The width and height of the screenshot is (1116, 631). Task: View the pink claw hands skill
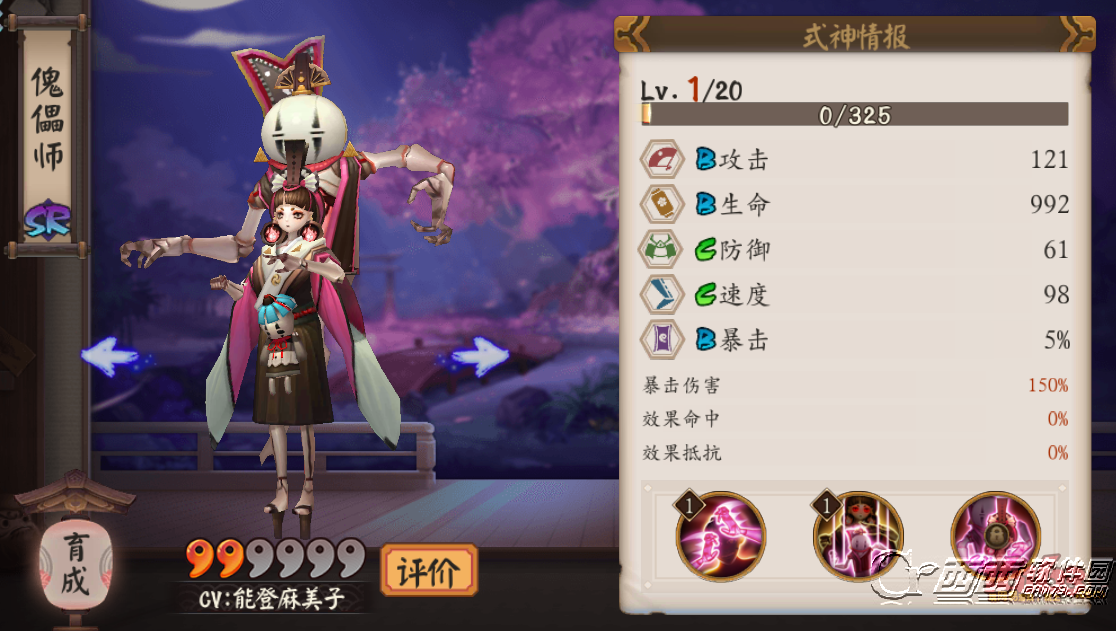(721, 535)
